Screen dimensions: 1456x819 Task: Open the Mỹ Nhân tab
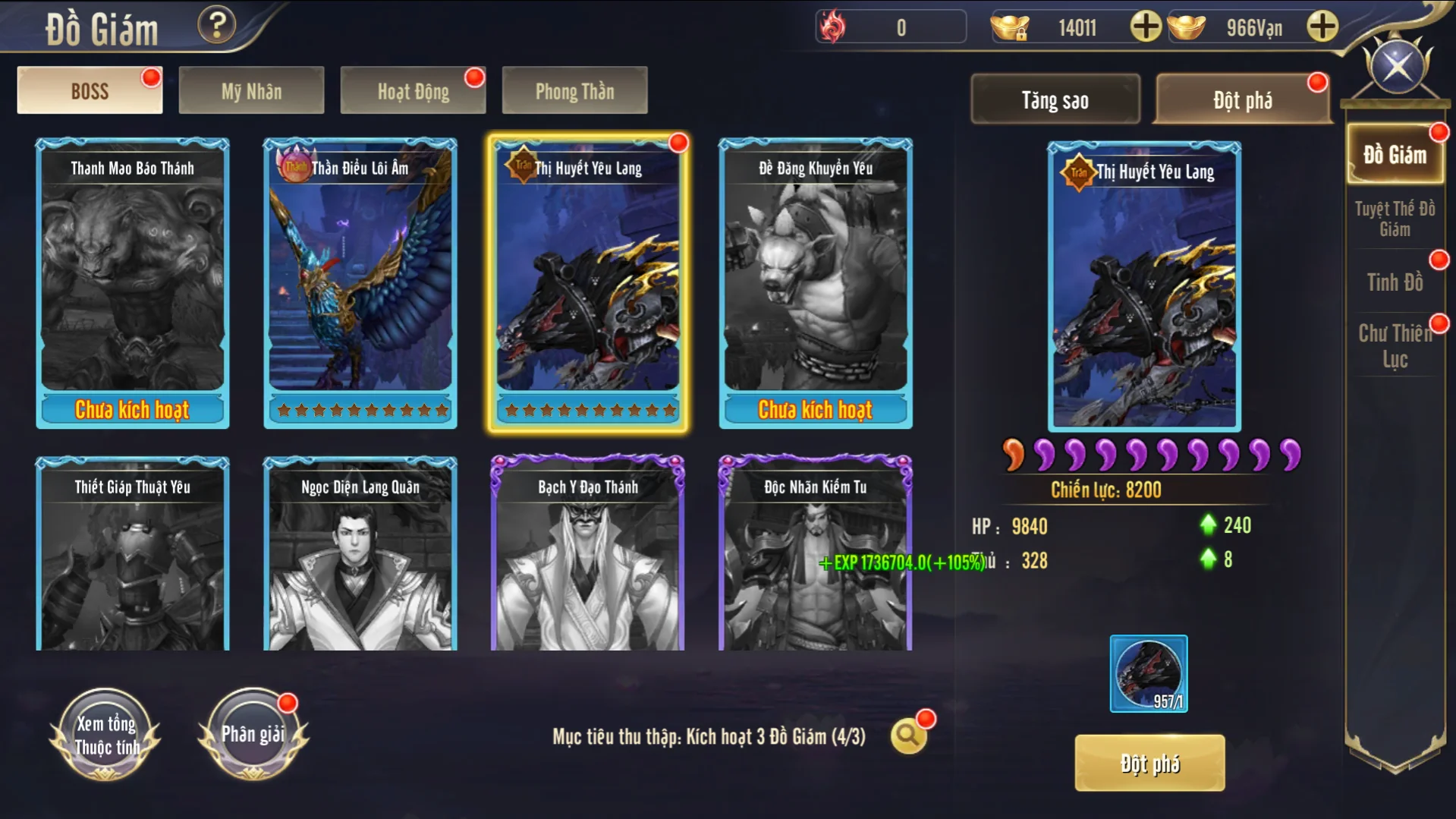point(251,91)
